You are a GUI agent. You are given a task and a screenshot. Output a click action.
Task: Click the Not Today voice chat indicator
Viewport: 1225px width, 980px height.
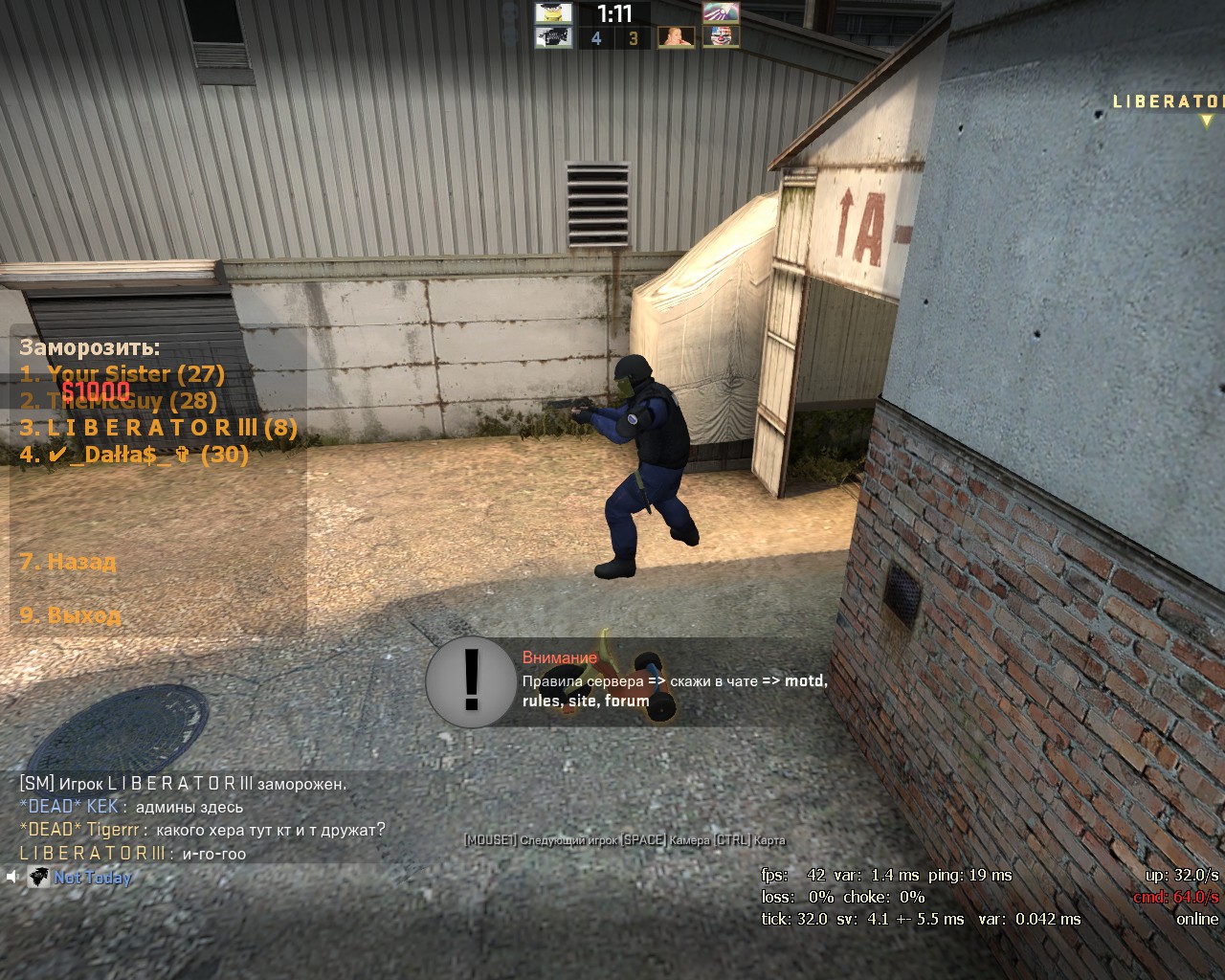coord(80,877)
